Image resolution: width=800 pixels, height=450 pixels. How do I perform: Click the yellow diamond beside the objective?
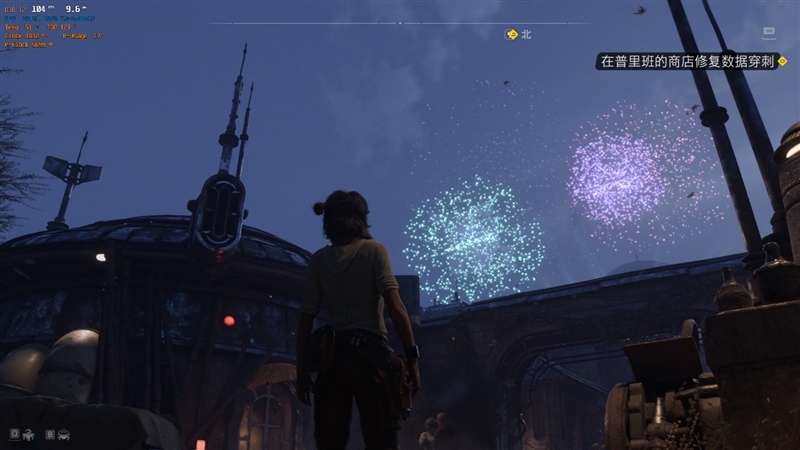783,61
